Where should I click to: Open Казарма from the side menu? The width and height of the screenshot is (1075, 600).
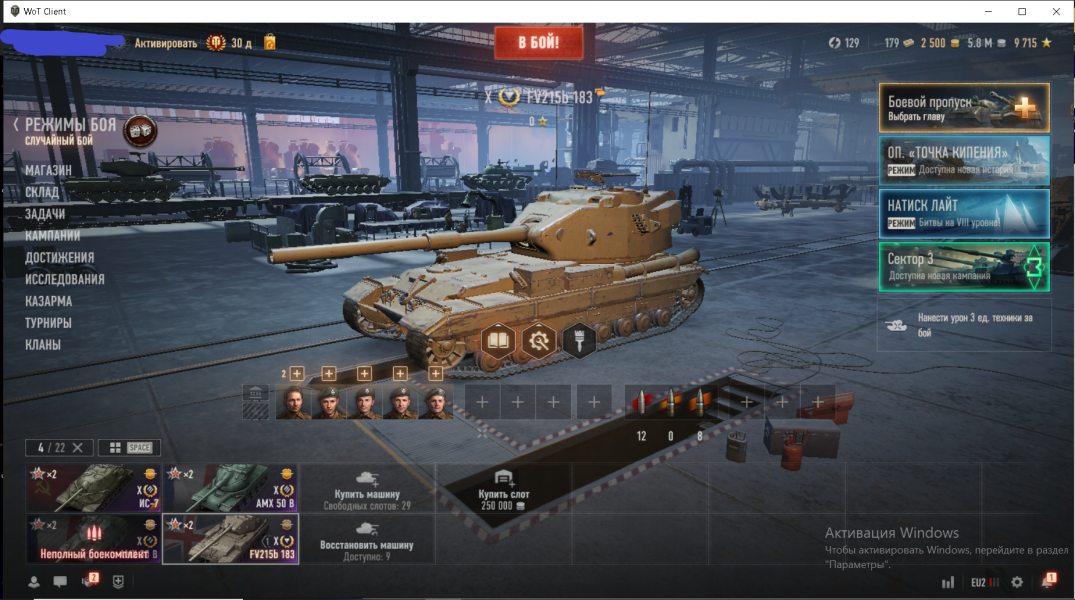pyautogui.click(x=48, y=301)
